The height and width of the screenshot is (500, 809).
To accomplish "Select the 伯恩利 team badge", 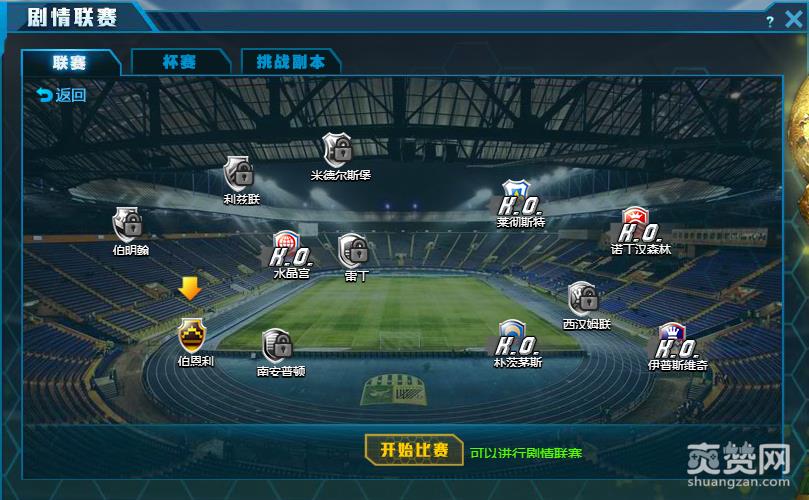I will coord(193,334).
